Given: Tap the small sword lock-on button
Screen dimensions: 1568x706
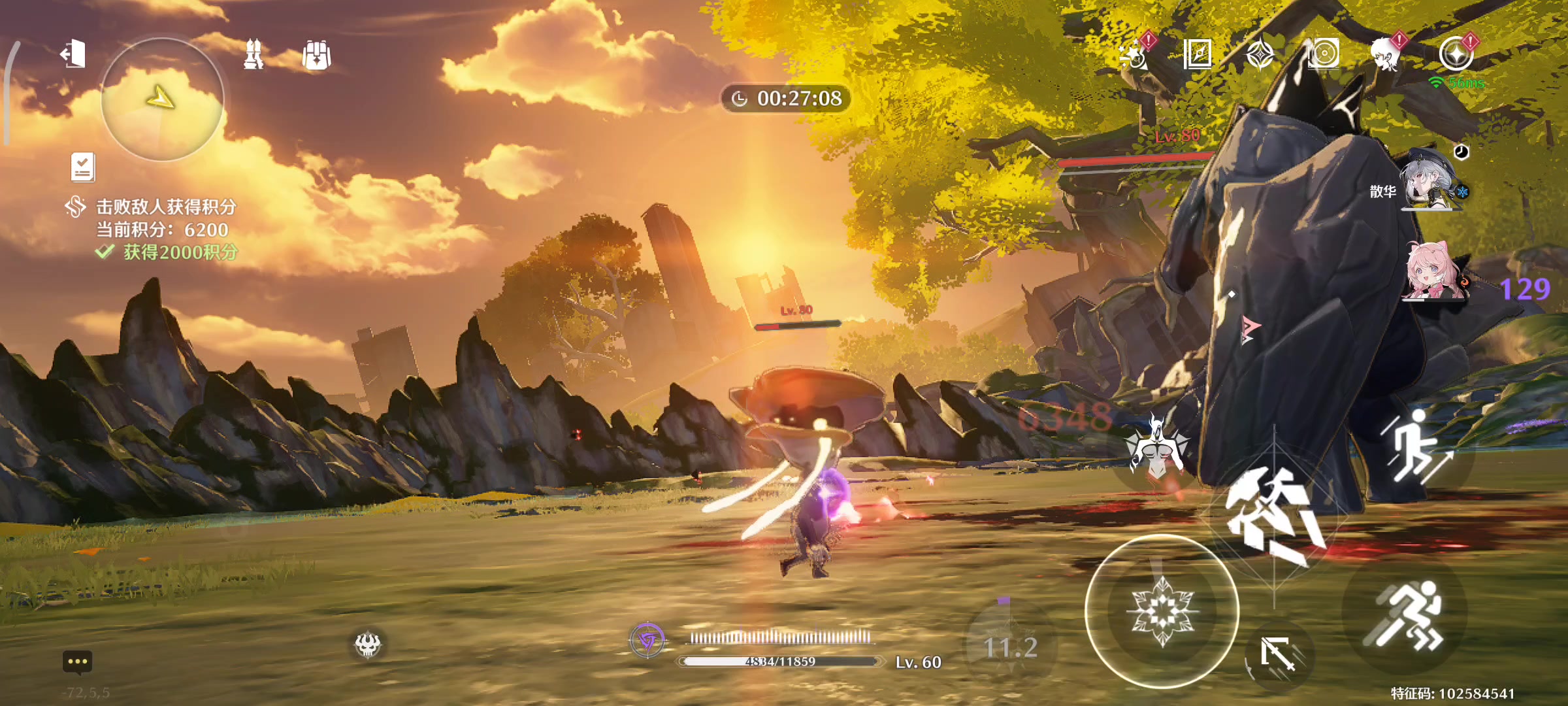Looking at the screenshot, I should (x=1279, y=654).
